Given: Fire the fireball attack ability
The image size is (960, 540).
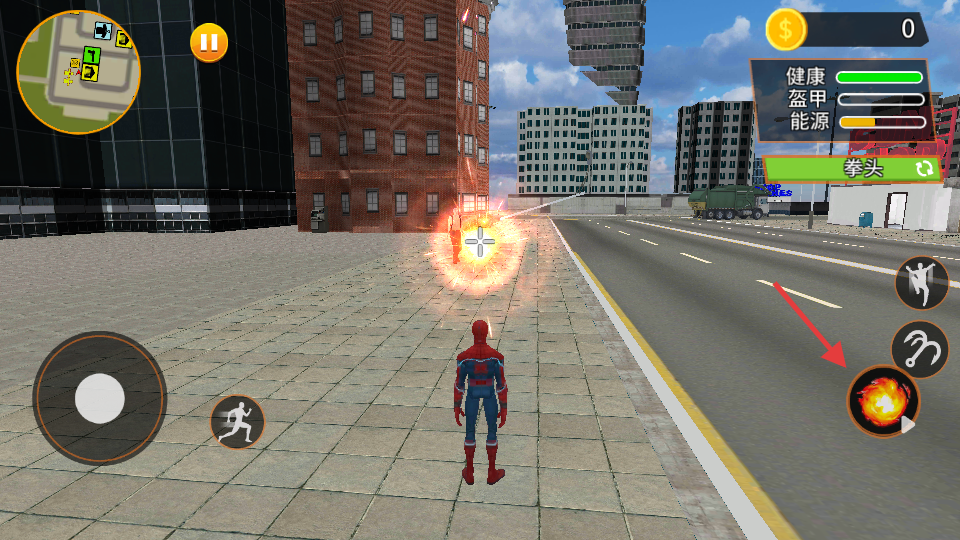Looking at the screenshot, I should [x=883, y=401].
